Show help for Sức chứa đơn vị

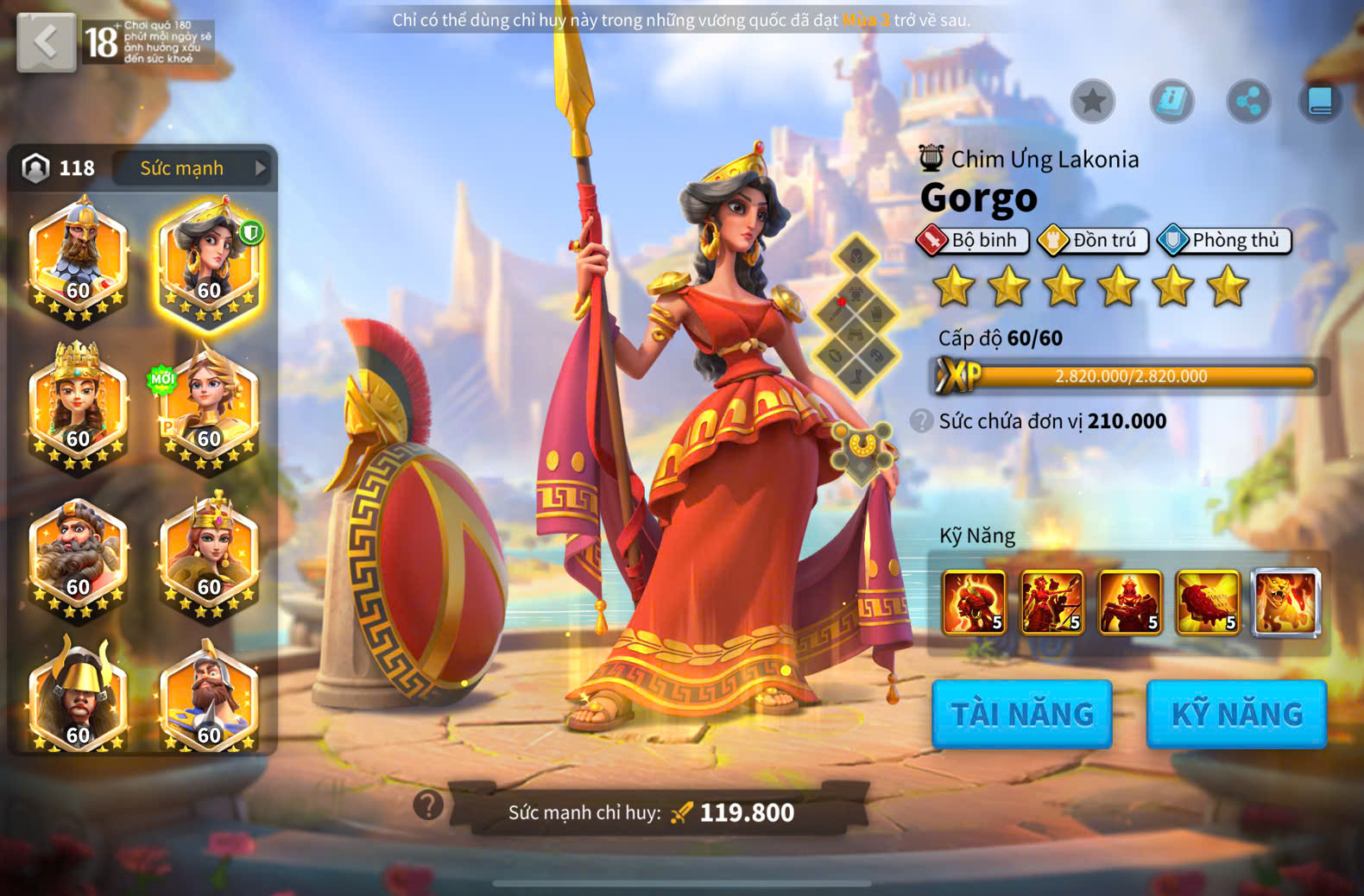(x=921, y=421)
